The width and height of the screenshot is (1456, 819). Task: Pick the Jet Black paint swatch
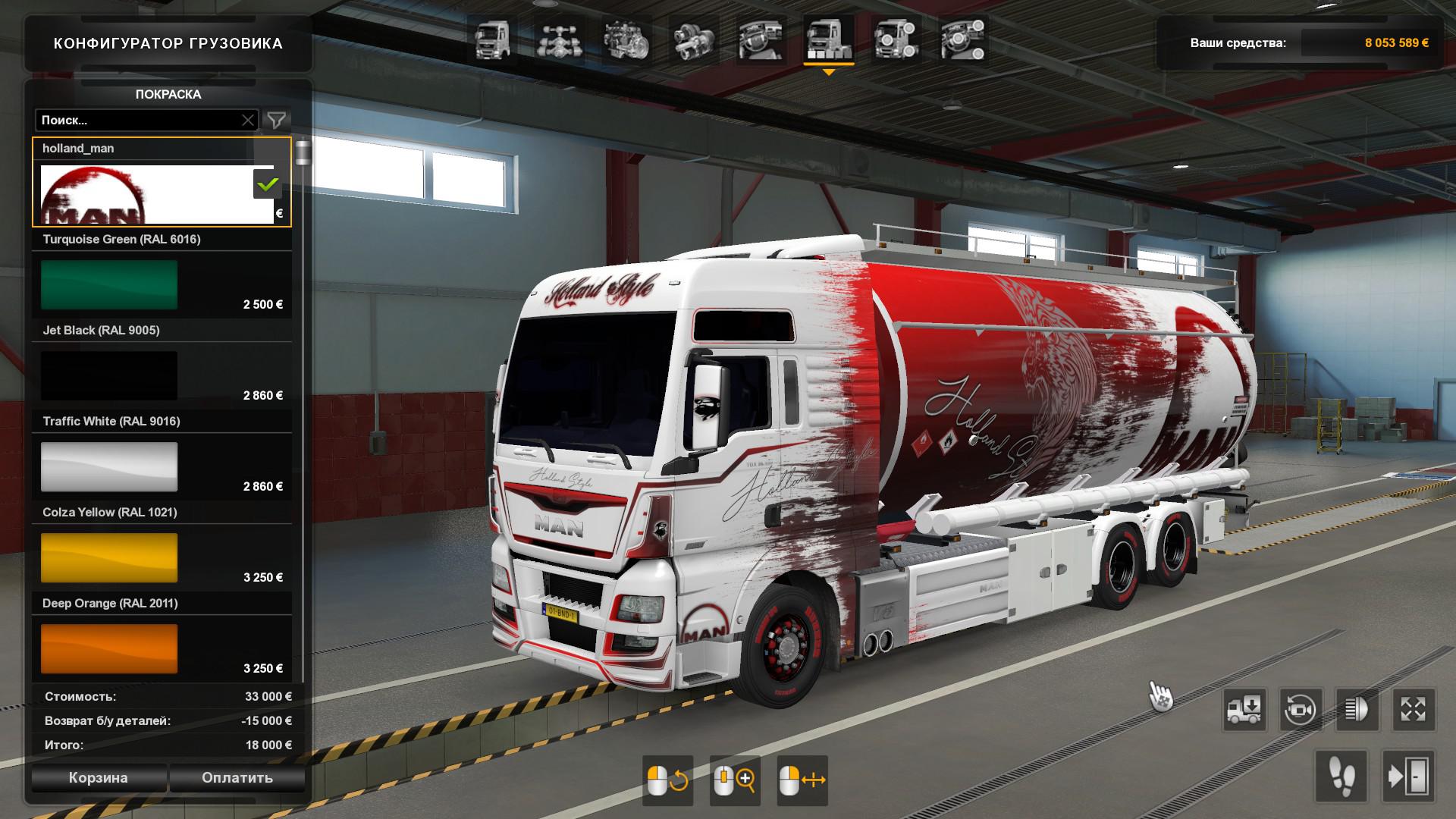pos(109,376)
